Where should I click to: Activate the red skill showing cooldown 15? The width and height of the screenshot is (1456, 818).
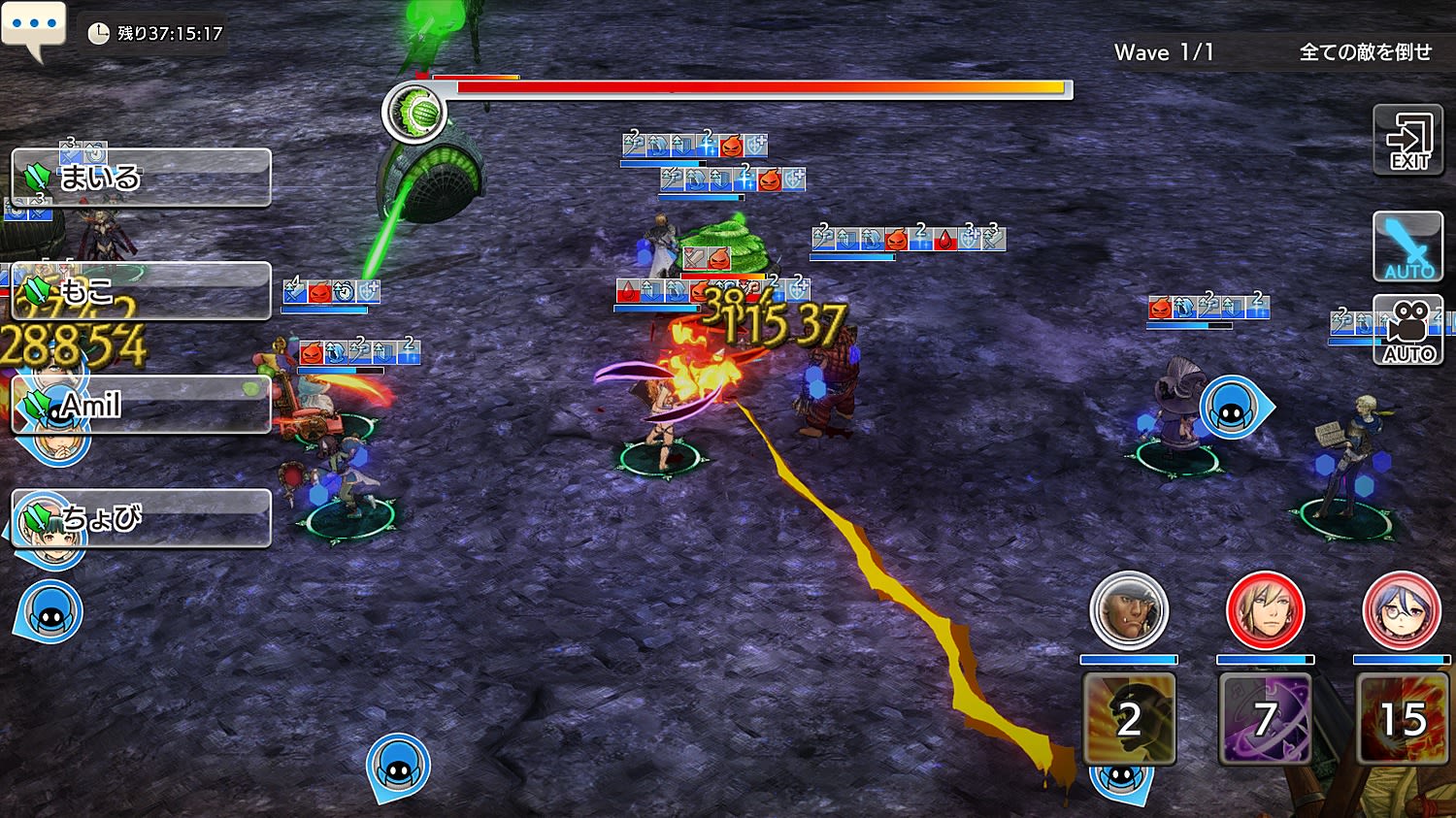1403,719
